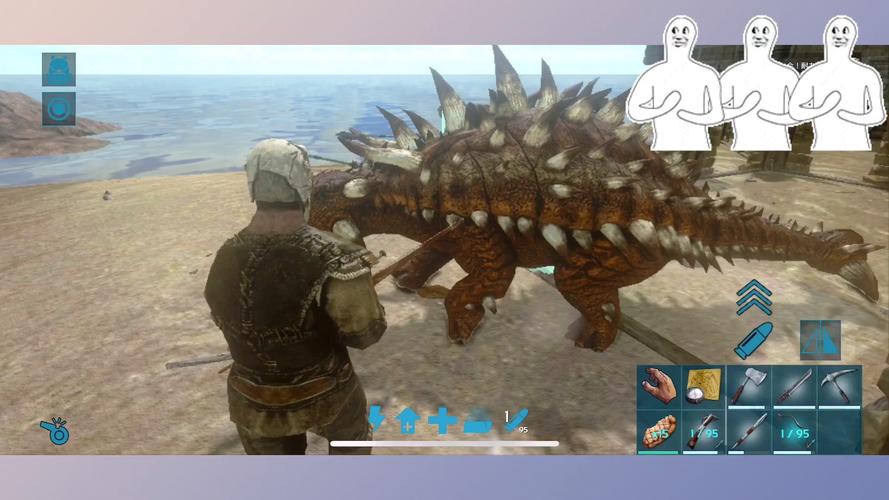Equip the pickaxe from the hotbar
This screenshot has height=500, width=889.
[839, 386]
